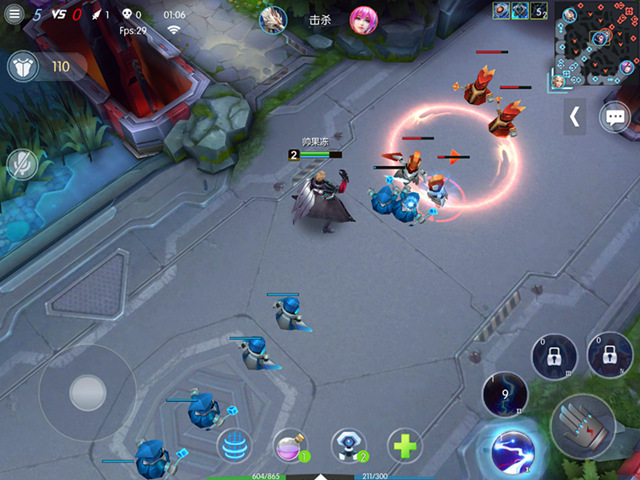Viewport: 640px width, 480px height.
Task: Open the chat speech bubble
Action: (x=614, y=117)
